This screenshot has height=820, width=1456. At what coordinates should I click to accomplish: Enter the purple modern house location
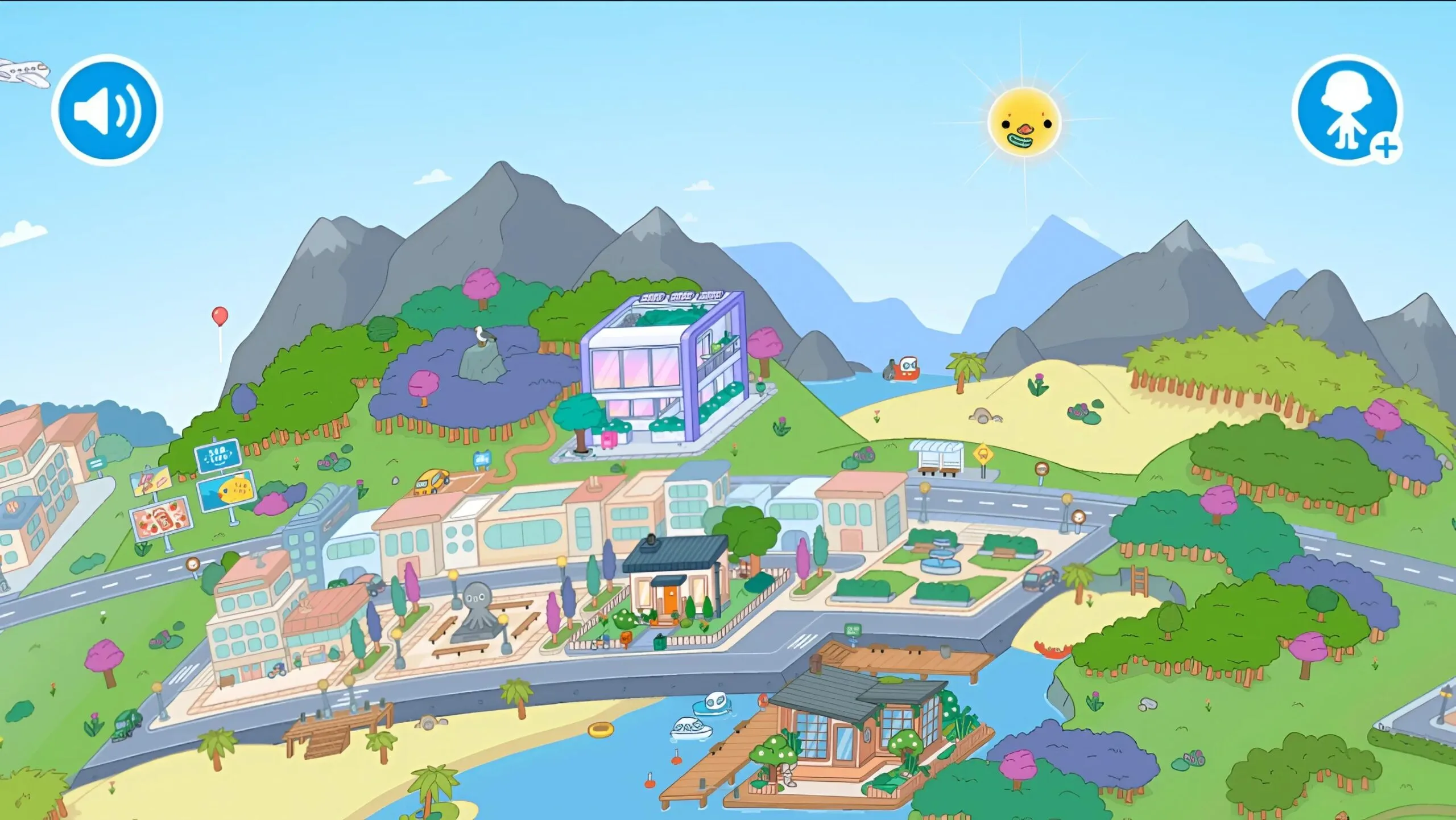pos(665,373)
